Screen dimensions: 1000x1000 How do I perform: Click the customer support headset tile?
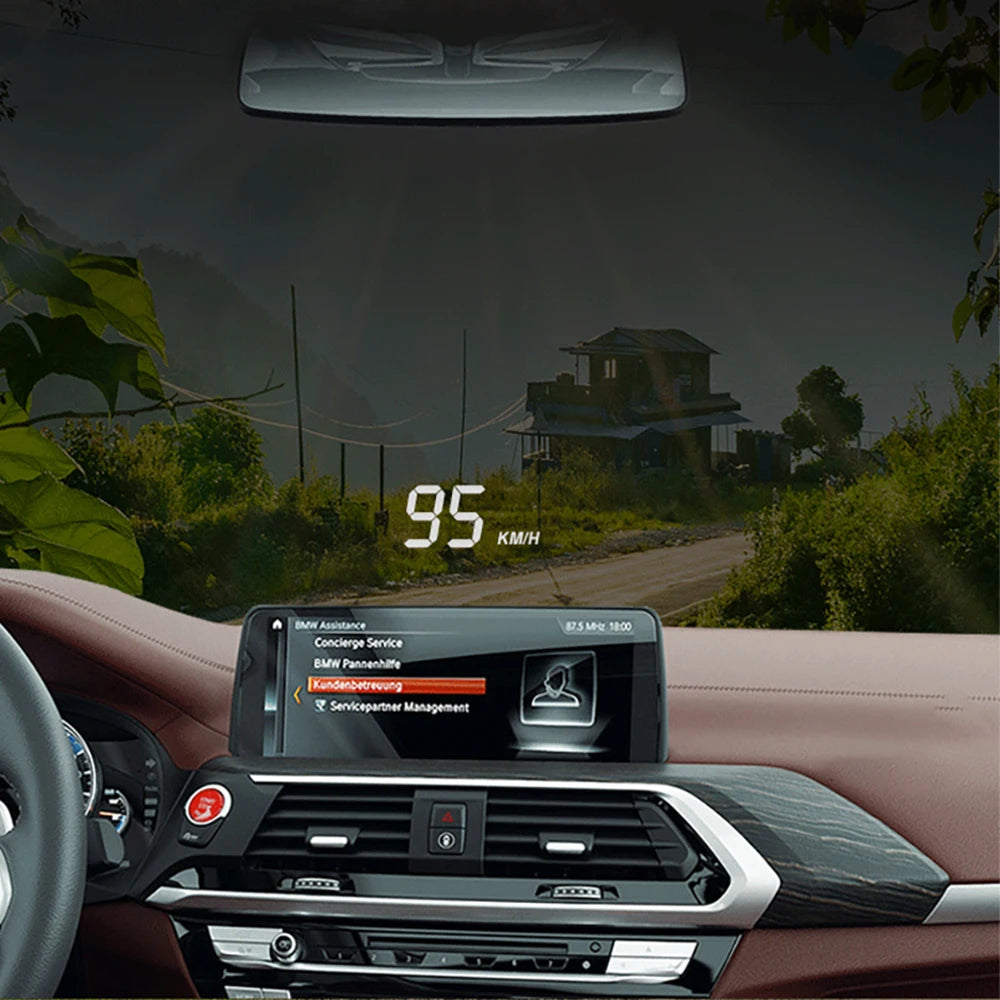click(x=556, y=688)
